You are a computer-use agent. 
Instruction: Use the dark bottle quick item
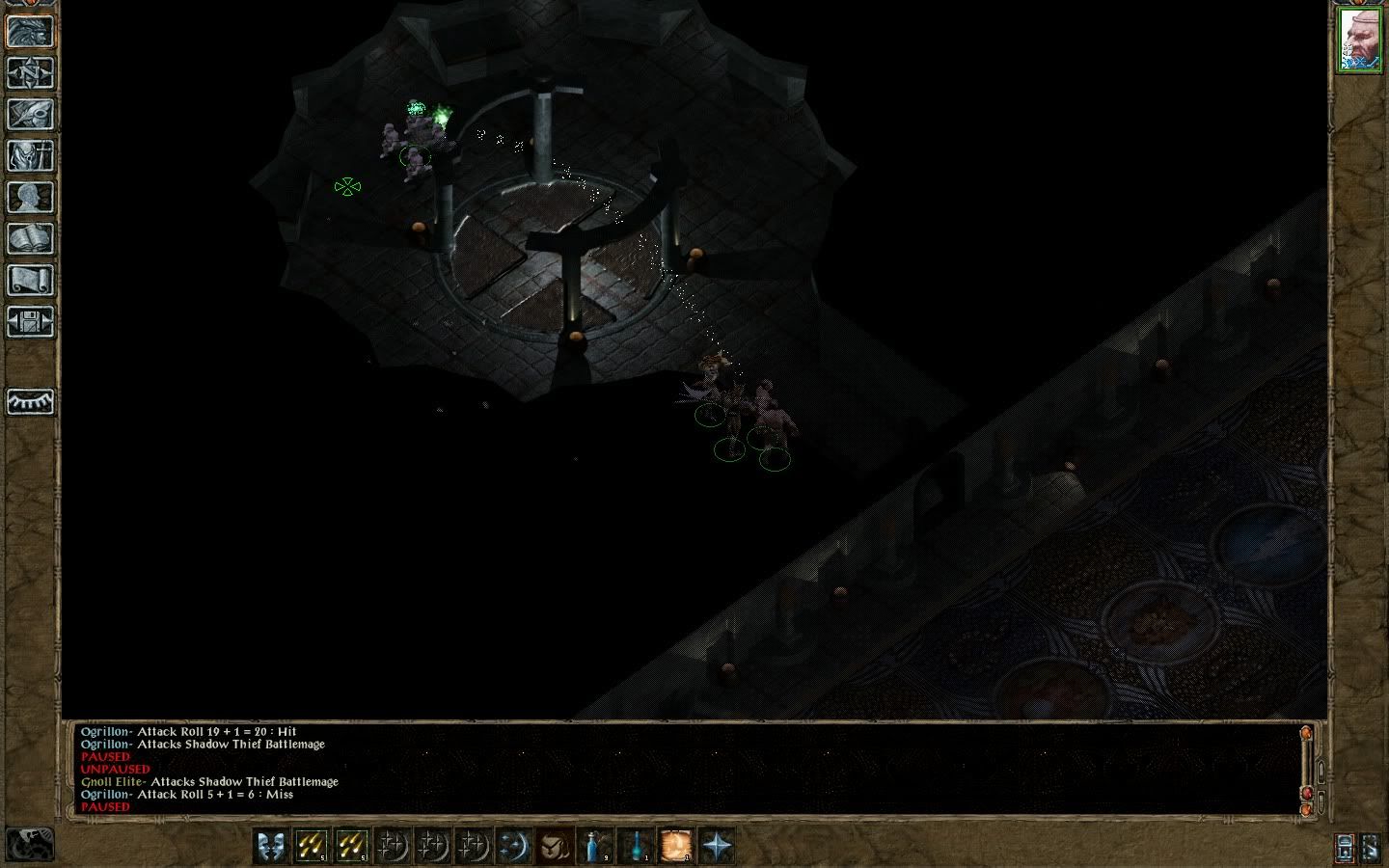click(636, 847)
